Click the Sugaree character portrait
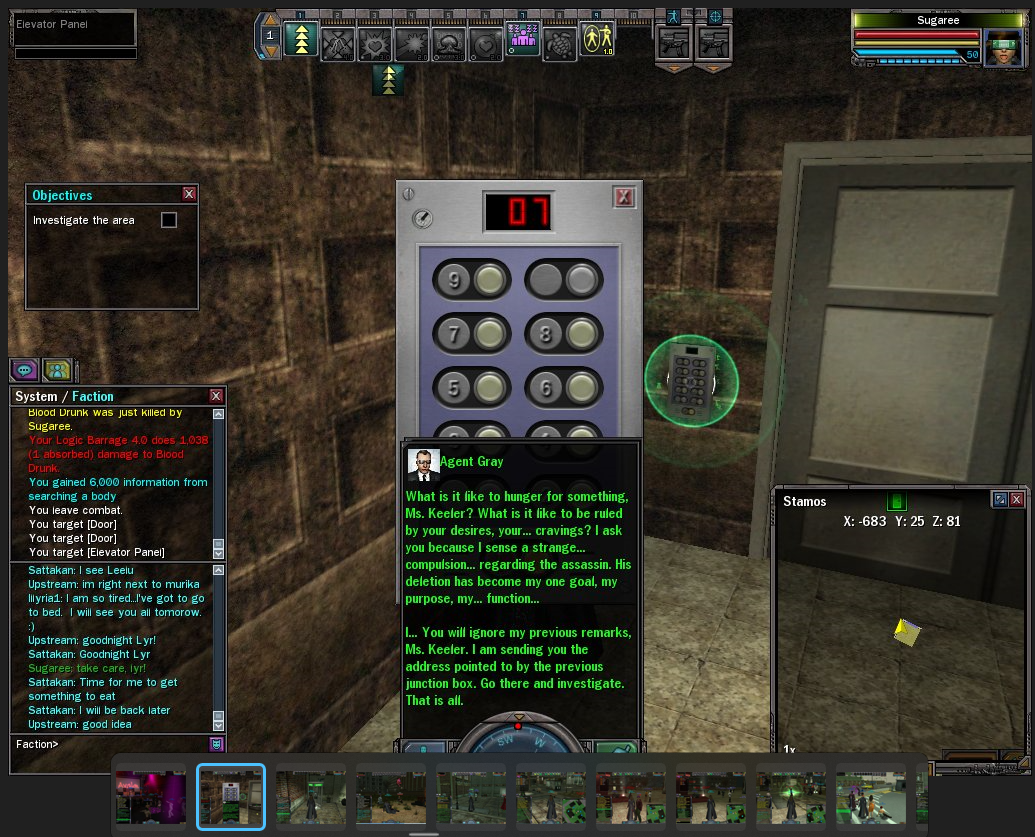Viewport: 1035px width, 837px height. (x=1003, y=48)
